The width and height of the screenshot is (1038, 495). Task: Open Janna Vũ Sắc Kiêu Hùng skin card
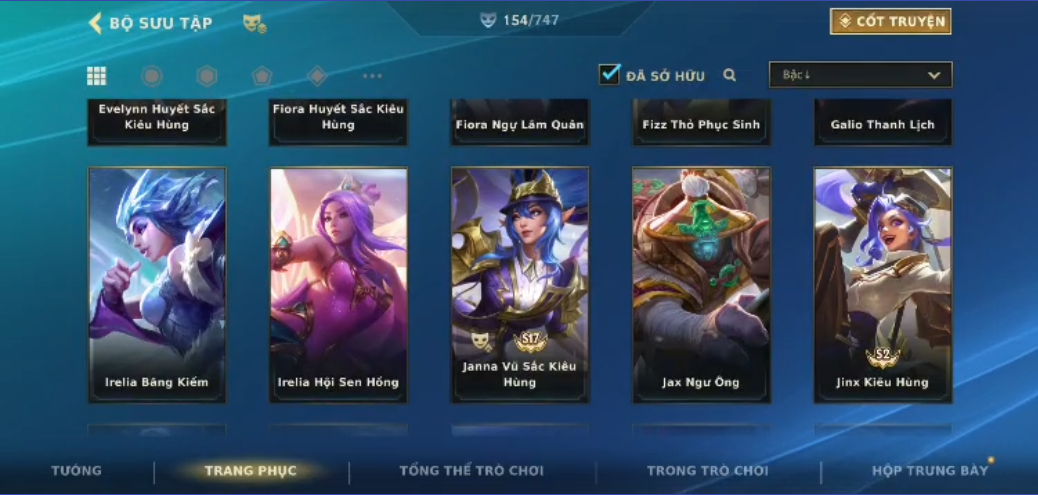[x=519, y=284]
